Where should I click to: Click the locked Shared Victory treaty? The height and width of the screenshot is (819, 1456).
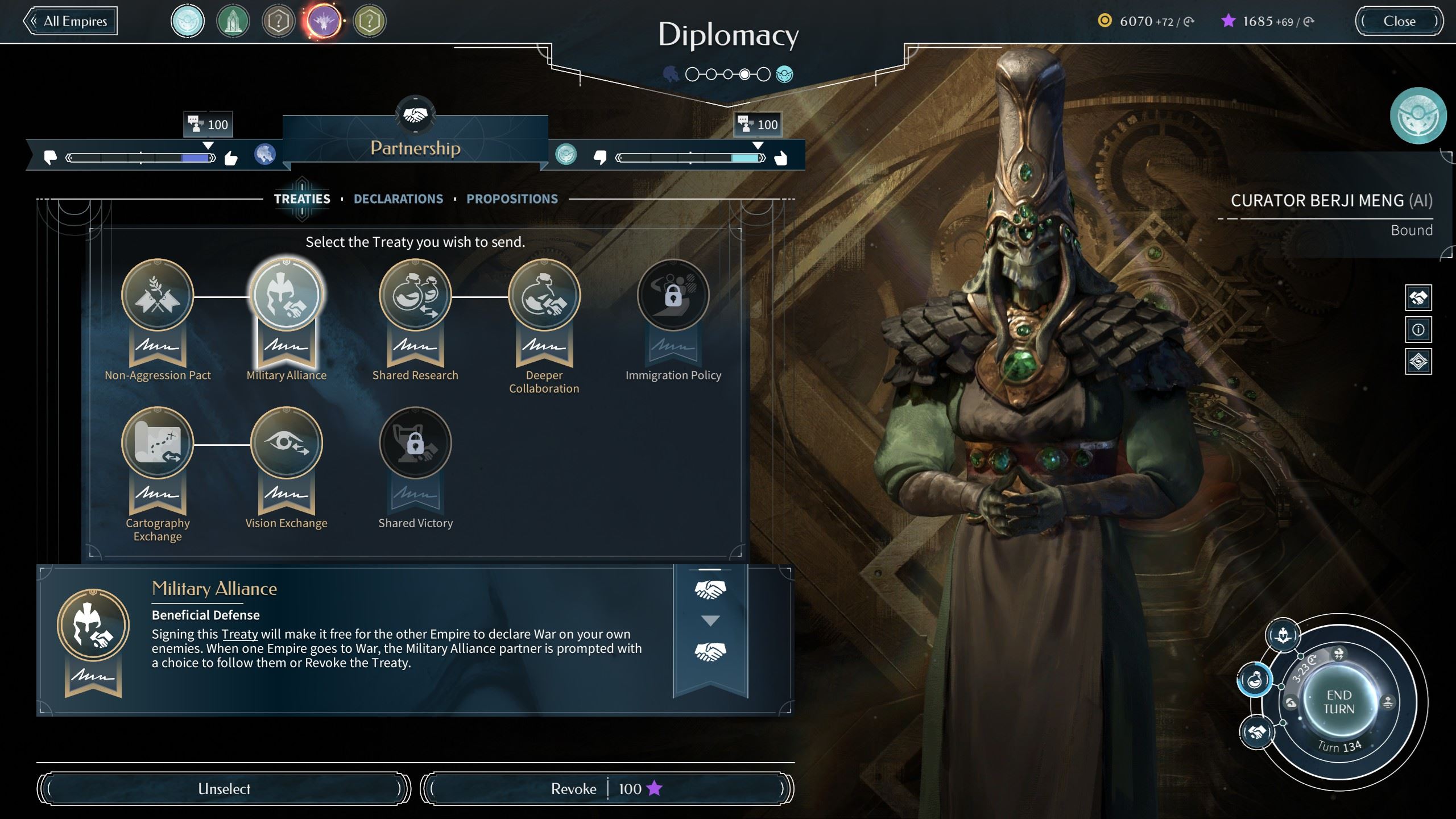[415, 443]
